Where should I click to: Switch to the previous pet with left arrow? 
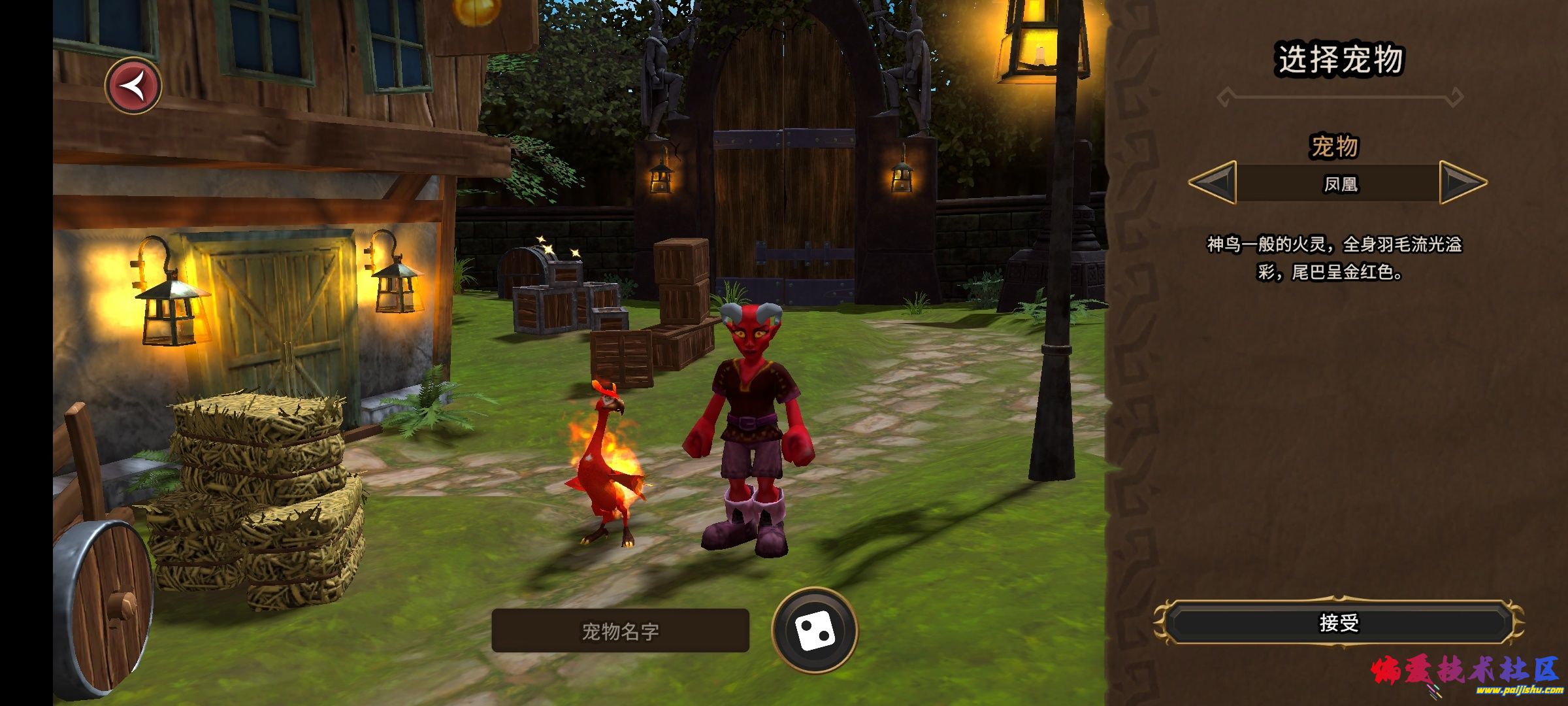click(x=1213, y=182)
